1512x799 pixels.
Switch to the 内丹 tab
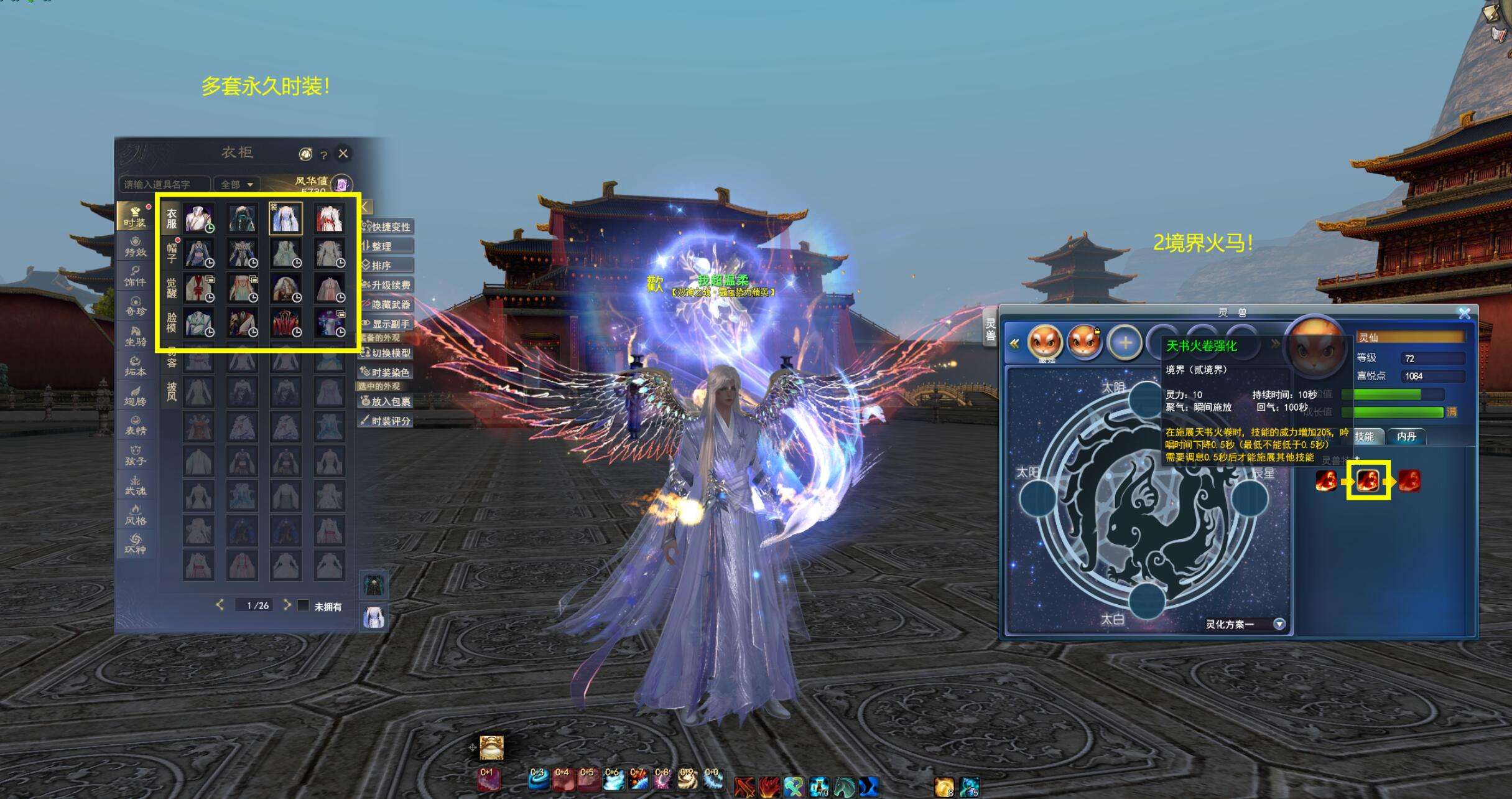click(1406, 436)
